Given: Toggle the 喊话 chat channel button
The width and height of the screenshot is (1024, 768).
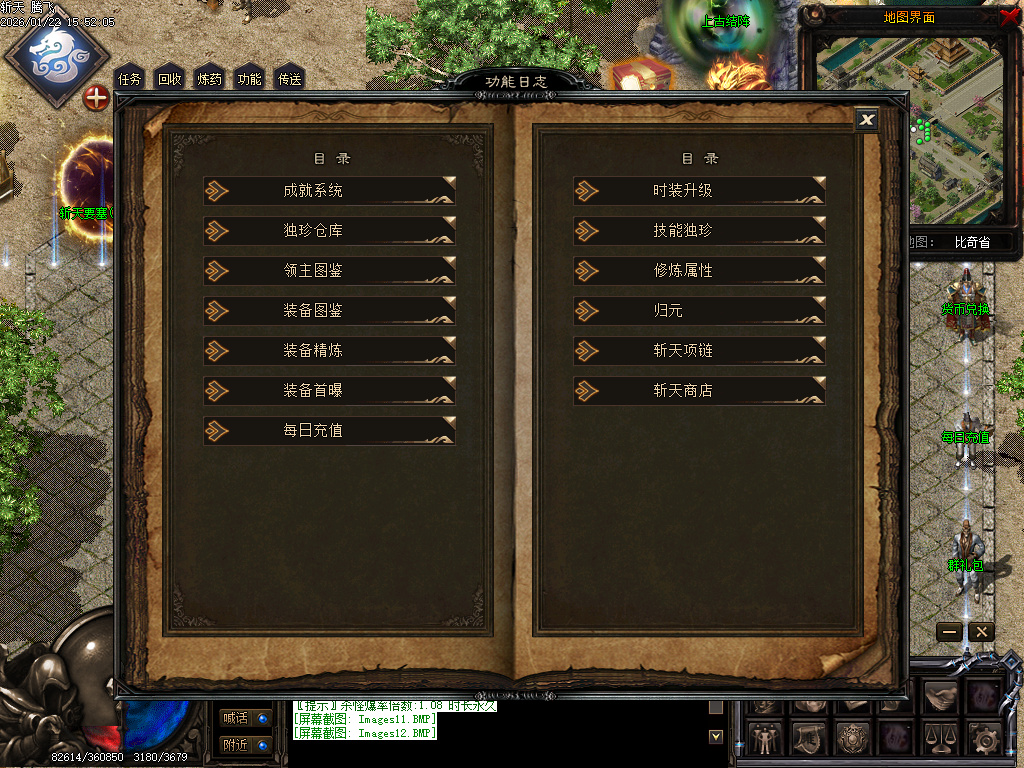Looking at the screenshot, I should (x=245, y=717).
